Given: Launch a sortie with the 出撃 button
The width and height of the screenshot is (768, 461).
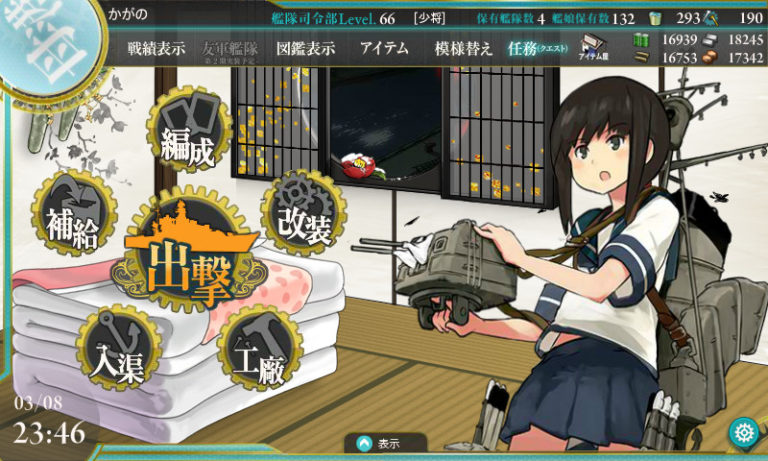Looking at the screenshot, I should [187, 262].
